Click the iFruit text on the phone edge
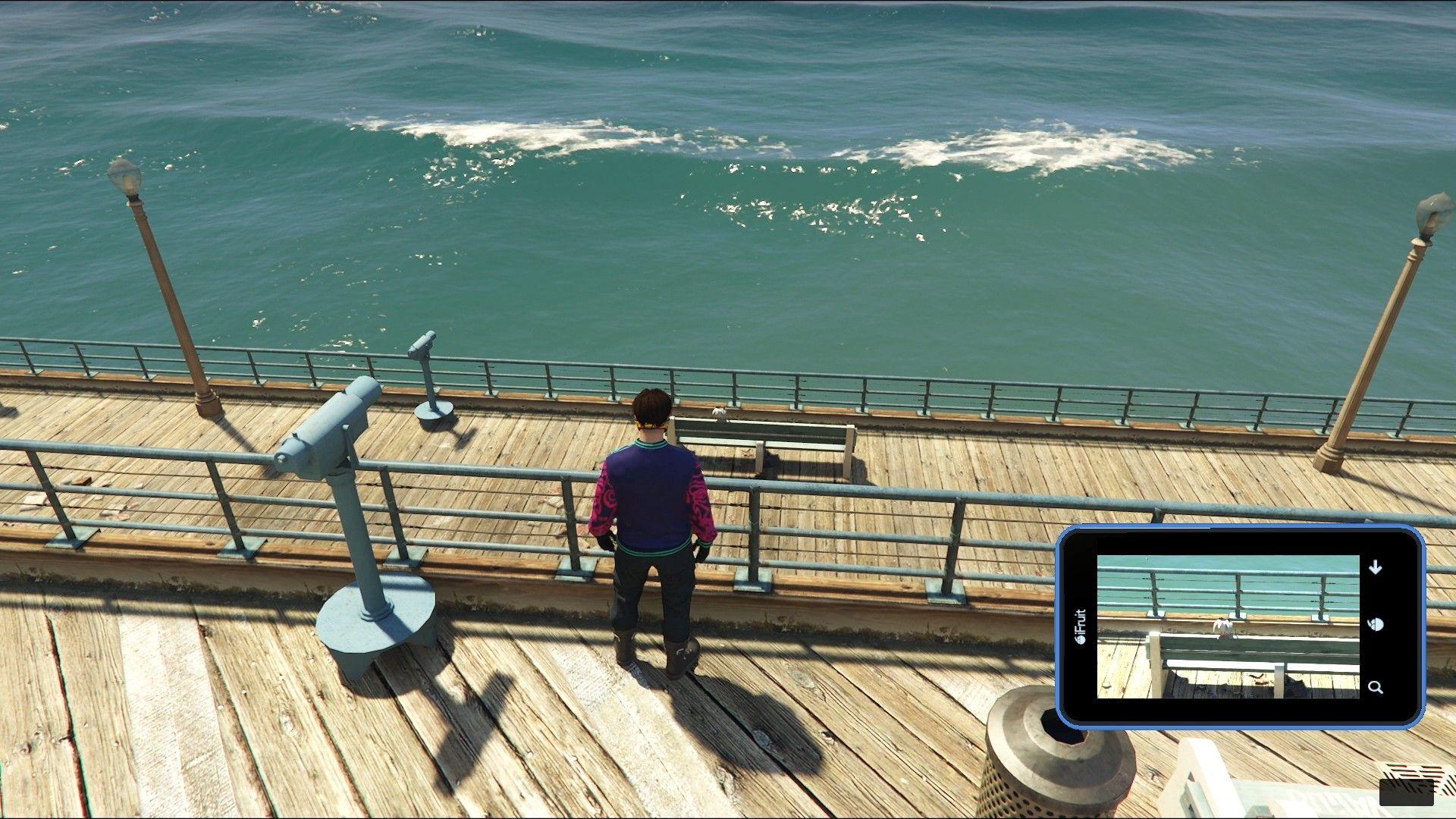This screenshot has width=1456, height=819. pos(1079,622)
